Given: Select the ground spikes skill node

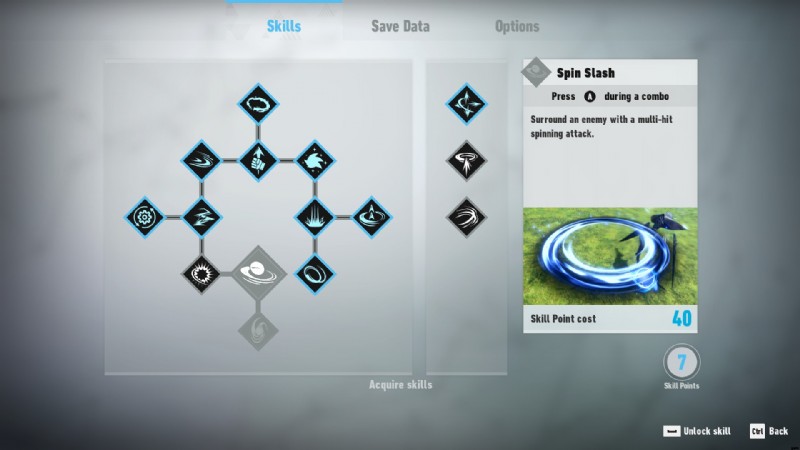Looking at the screenshot, I should pos(314,216).
